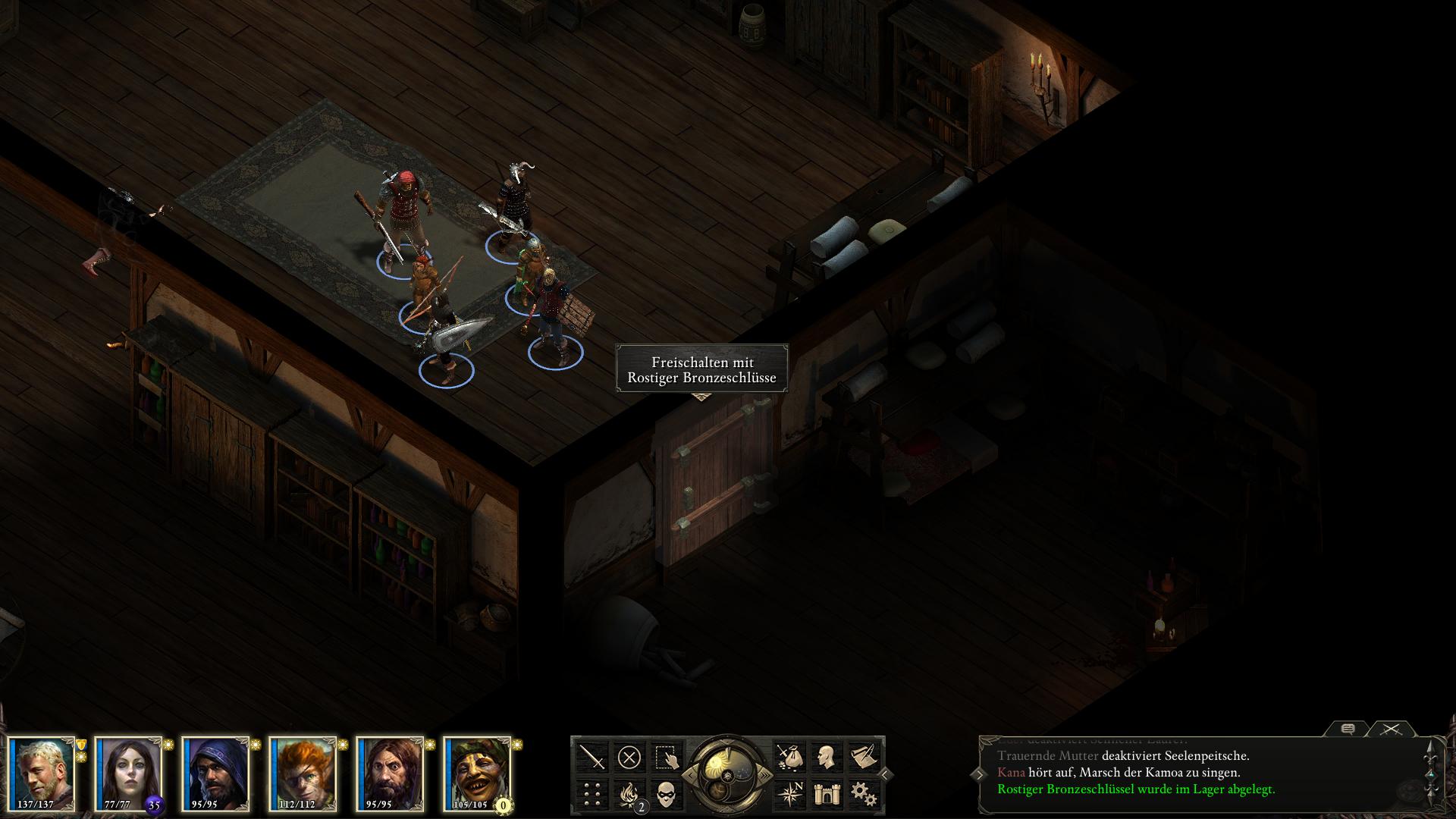The image size is (1456, 819).
Task: Open the party formation dots button
Action: click(x=592, y=794)
